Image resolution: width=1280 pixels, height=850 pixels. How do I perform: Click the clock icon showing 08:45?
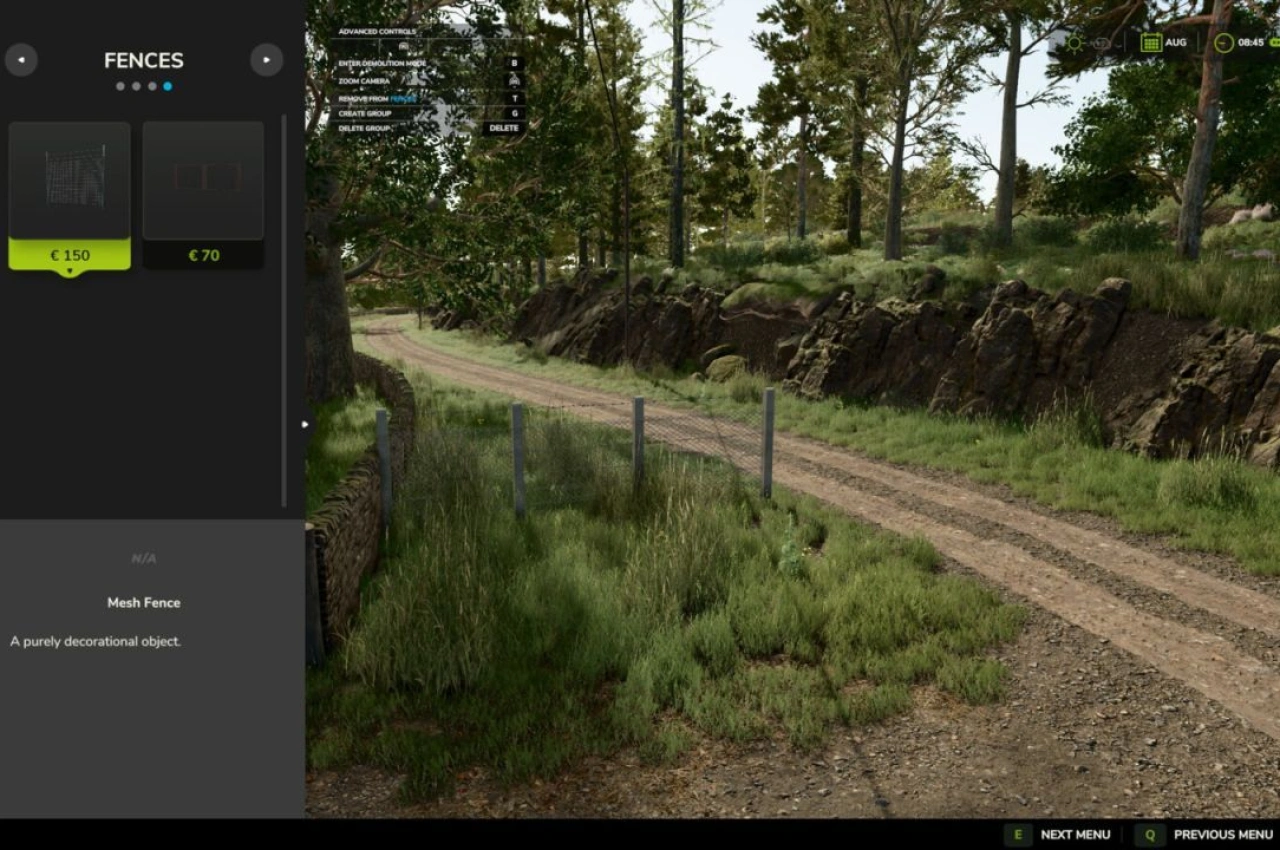tap(1225, 43)
